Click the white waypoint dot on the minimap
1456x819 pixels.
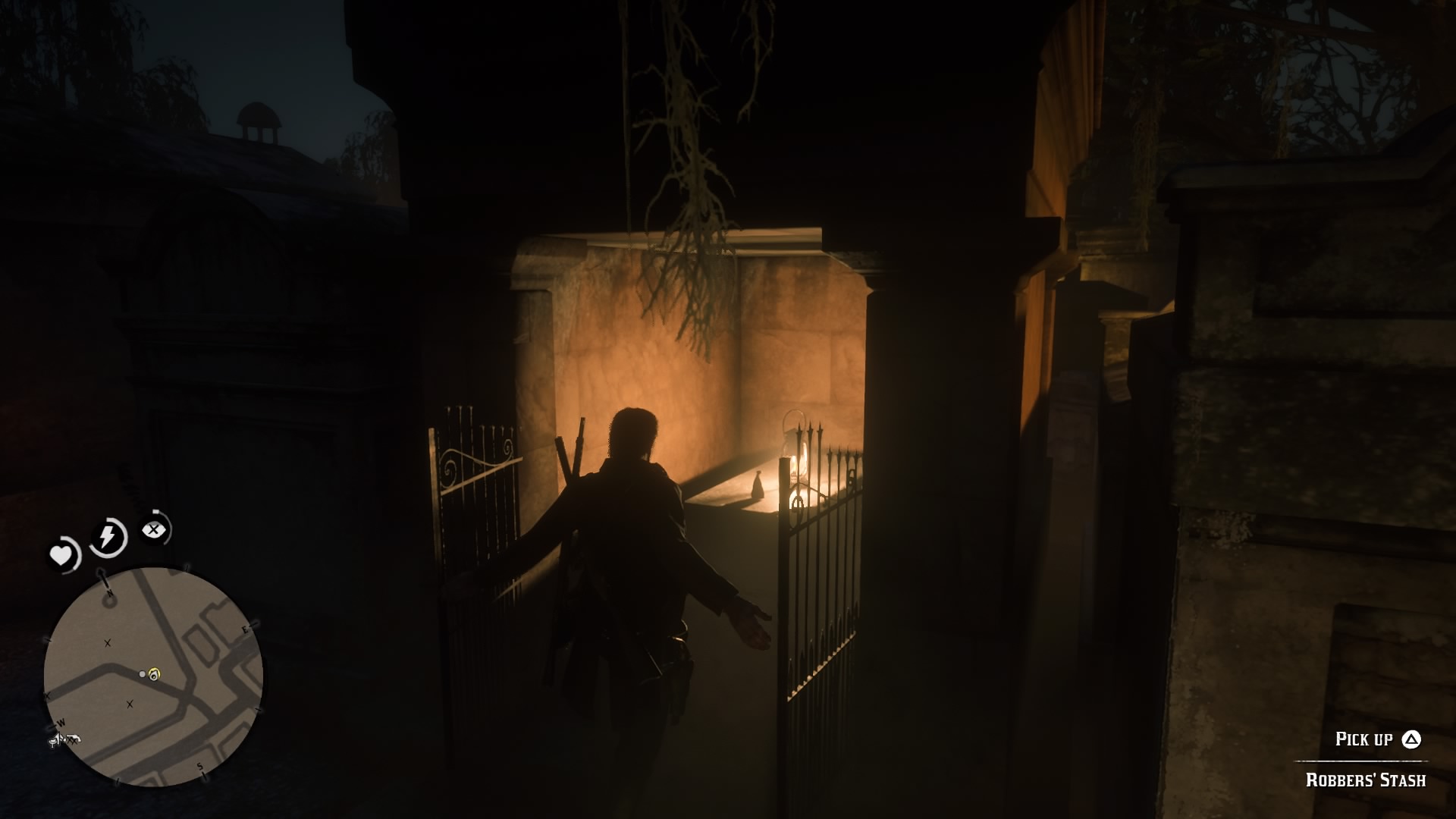coord(143,673)
